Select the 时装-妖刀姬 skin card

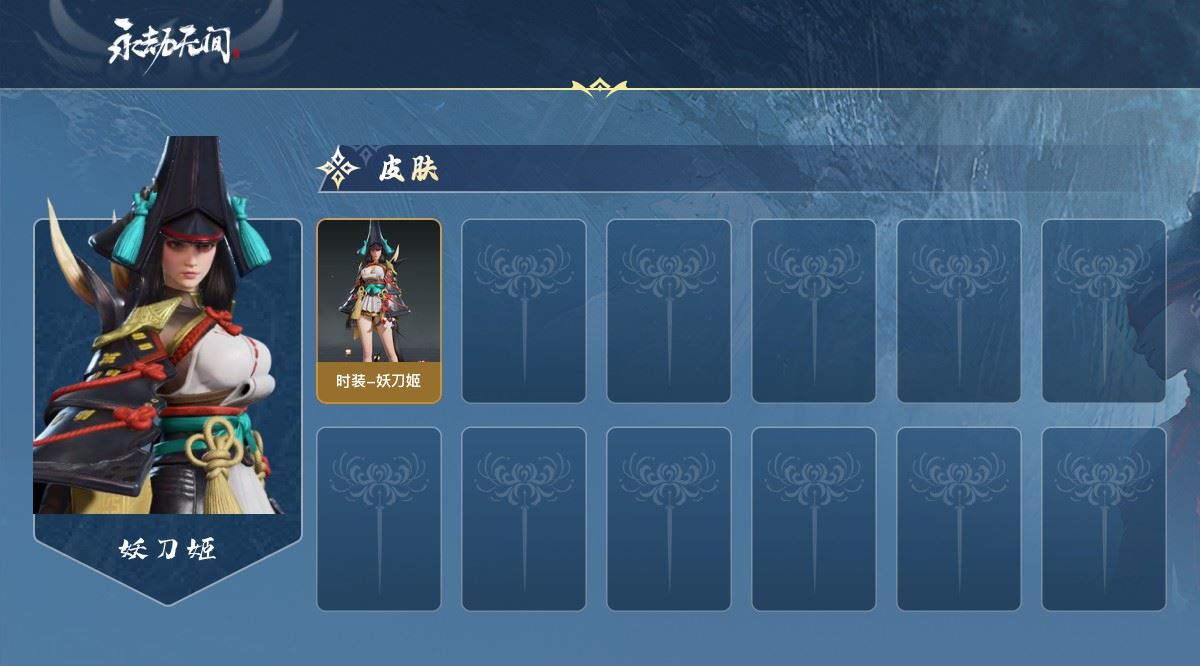tap(379, 311)
